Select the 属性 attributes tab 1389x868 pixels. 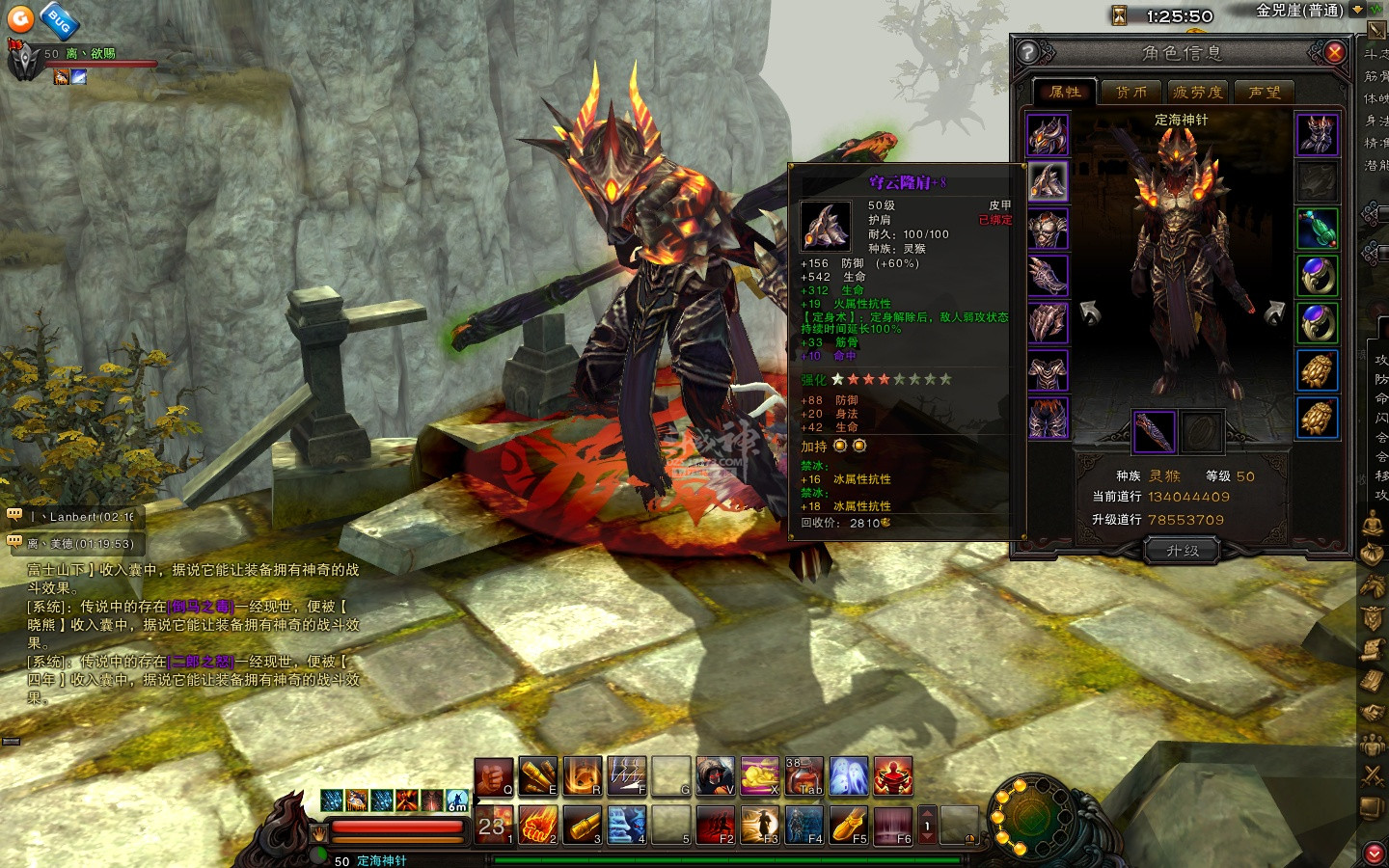click(1065, 92)
